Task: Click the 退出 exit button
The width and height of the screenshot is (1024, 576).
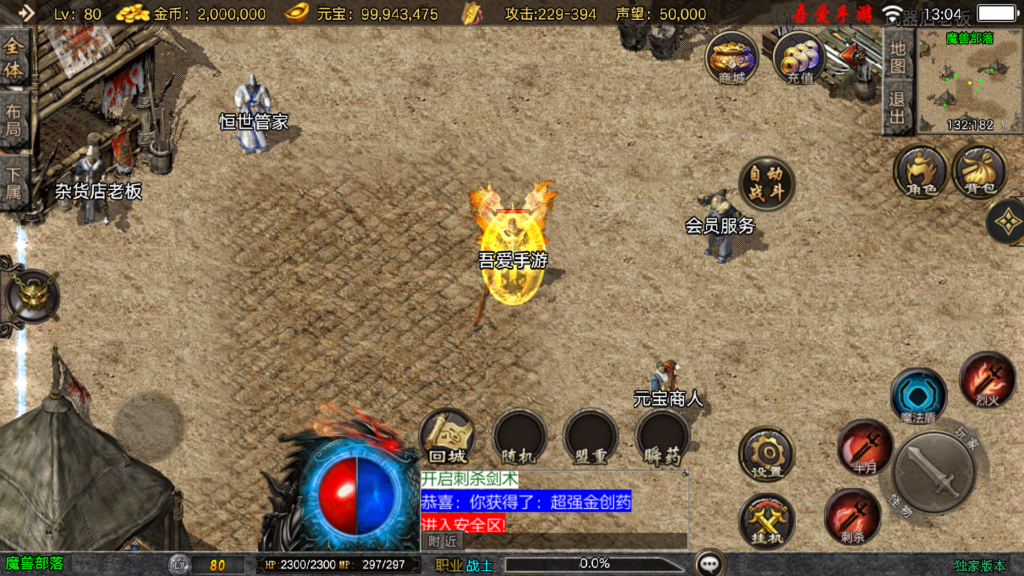Action: 898,109
